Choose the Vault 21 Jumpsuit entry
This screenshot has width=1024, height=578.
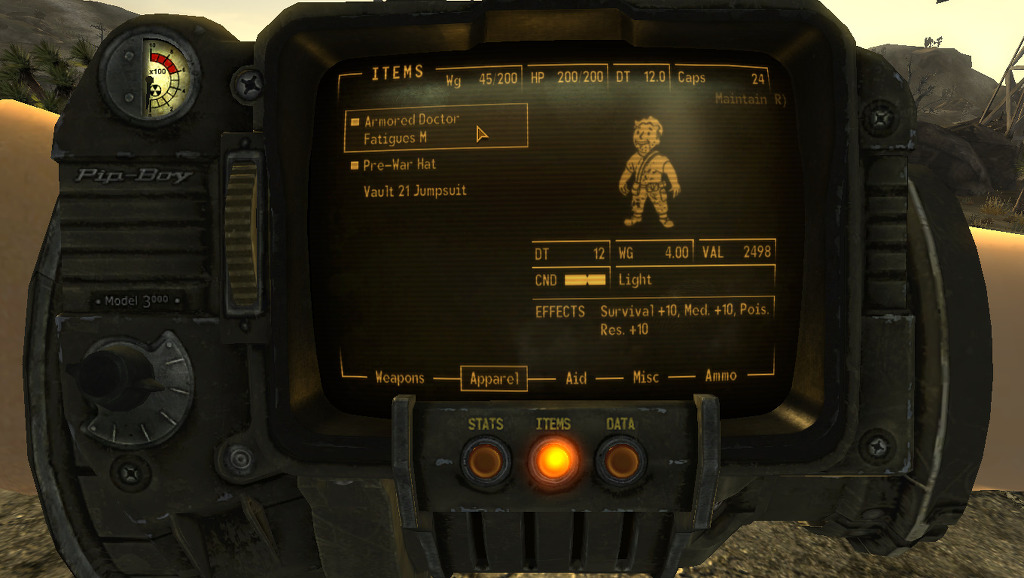tap(414, 191)
